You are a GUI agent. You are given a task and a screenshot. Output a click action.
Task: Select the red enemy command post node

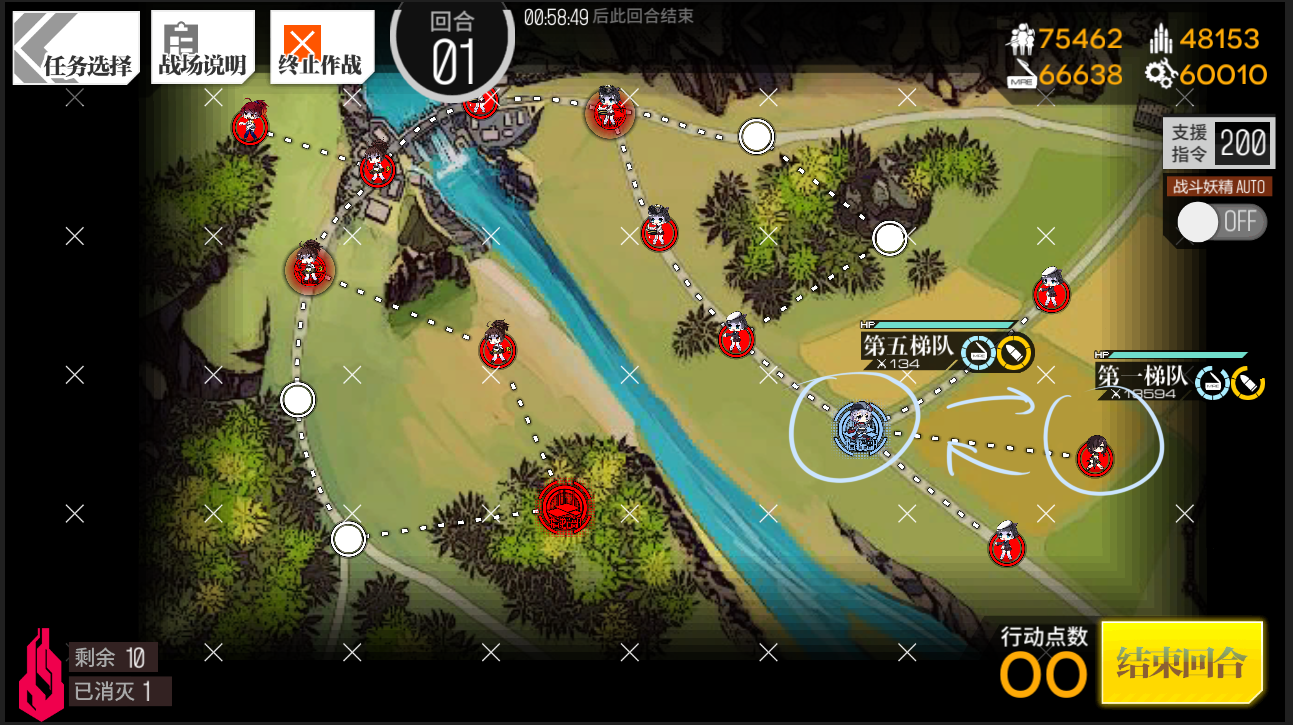564,507
